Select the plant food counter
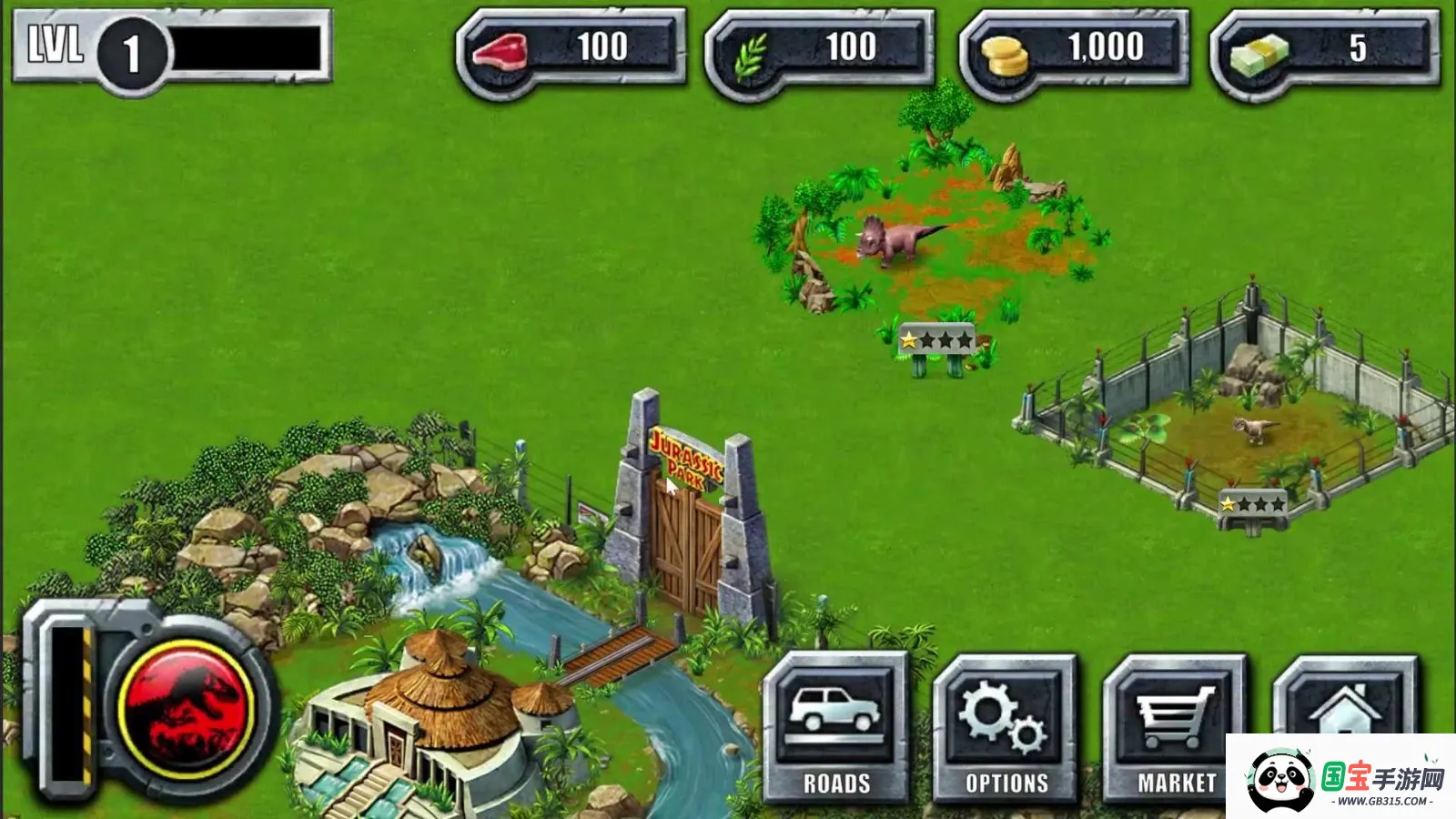Viewport: 1456px width, 819px height. [820, 47]
